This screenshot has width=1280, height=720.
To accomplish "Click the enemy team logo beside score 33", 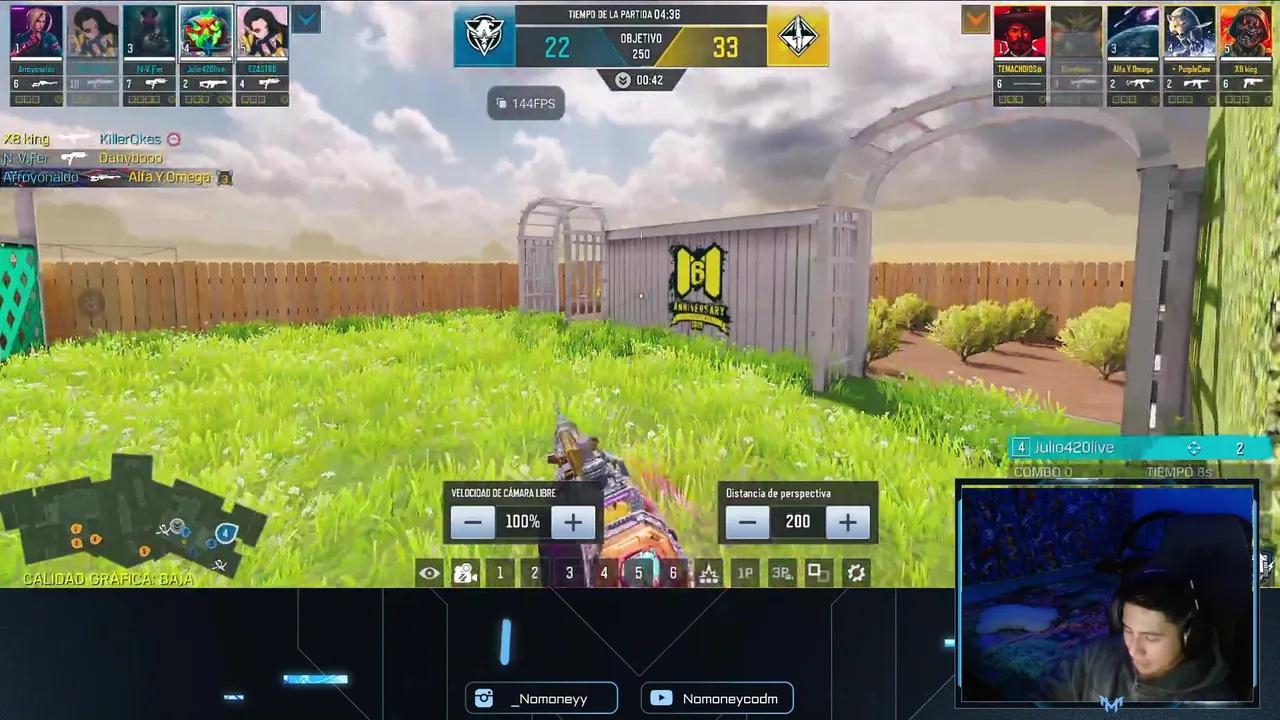I will click(797, 37).
